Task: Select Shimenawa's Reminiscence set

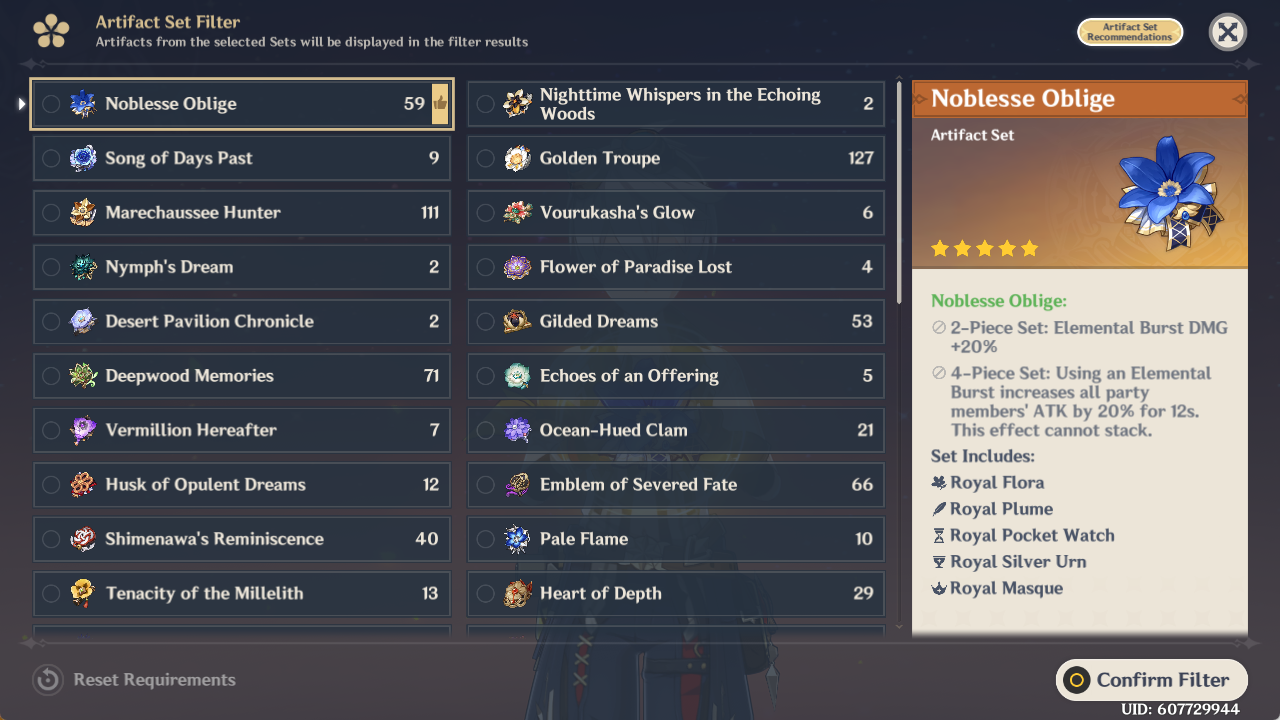Action: (240, 539)
